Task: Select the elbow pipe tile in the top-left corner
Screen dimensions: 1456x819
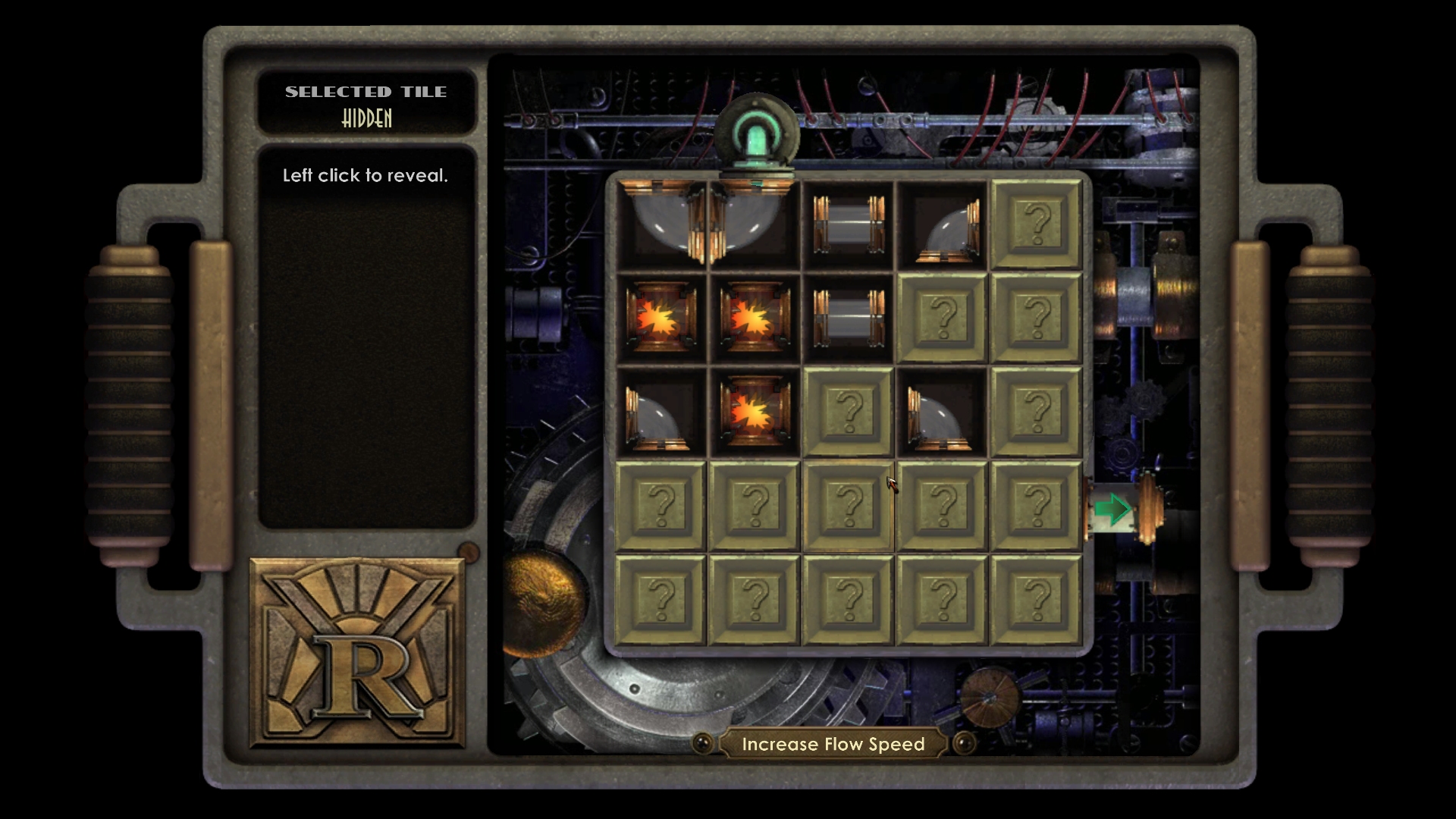Action: pos(661,224)
